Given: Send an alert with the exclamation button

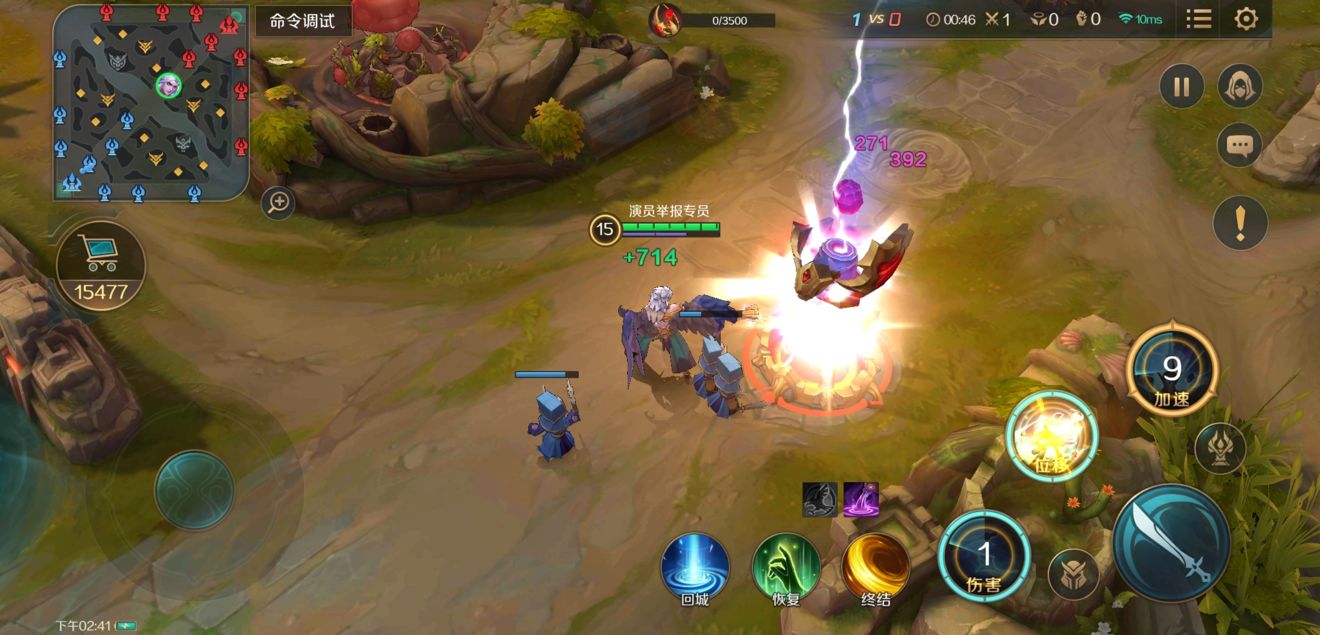Looking at the screenshot, I should [x=1240, y=221].
